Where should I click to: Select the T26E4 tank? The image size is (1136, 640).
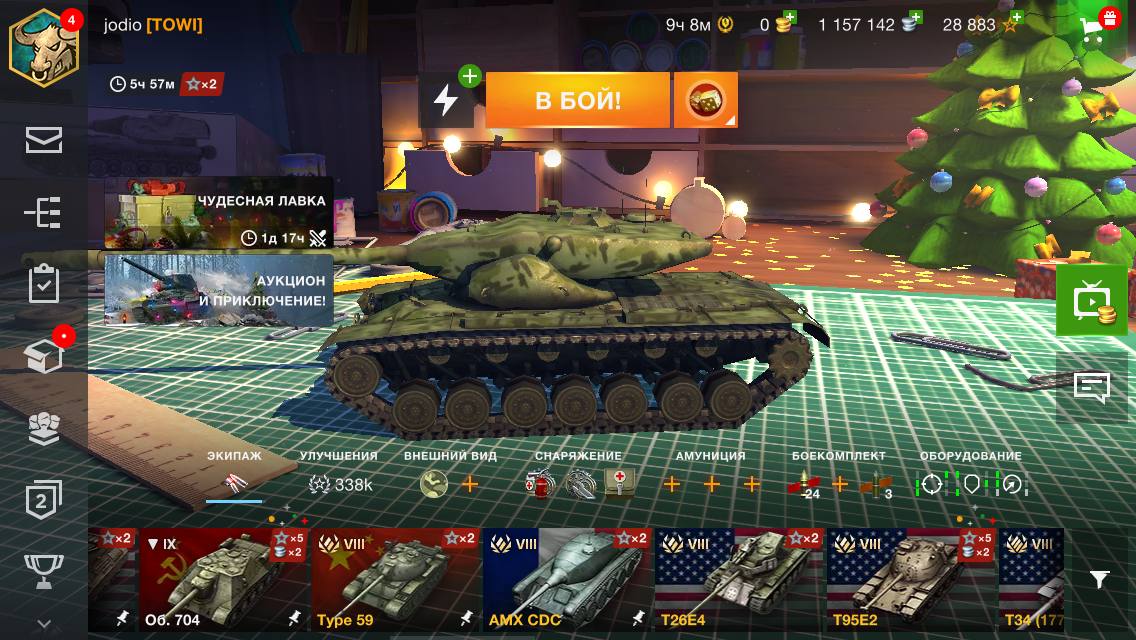pyautogui.click(x=739, y=579)
